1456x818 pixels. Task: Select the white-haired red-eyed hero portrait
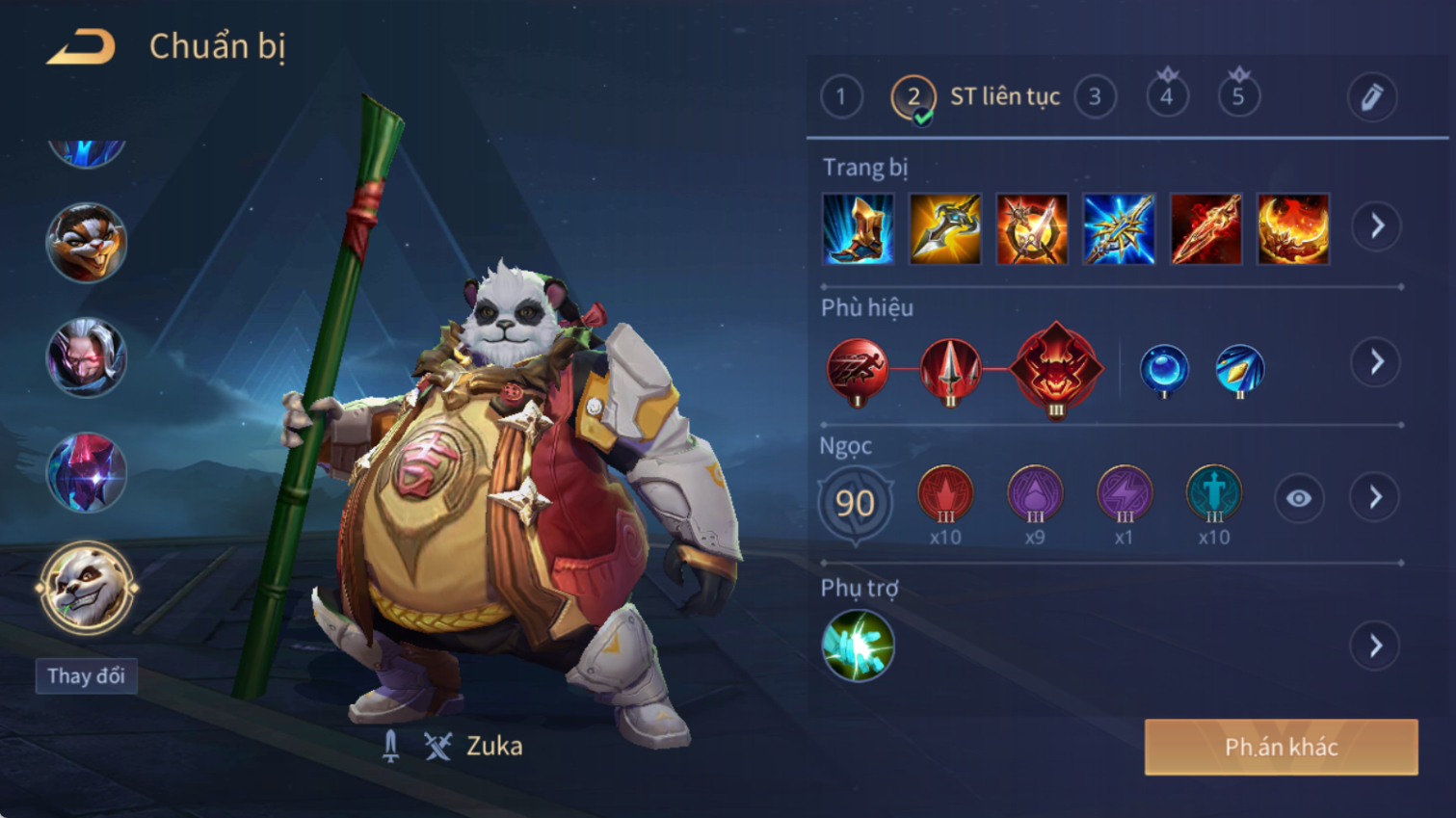pos(87,357)
